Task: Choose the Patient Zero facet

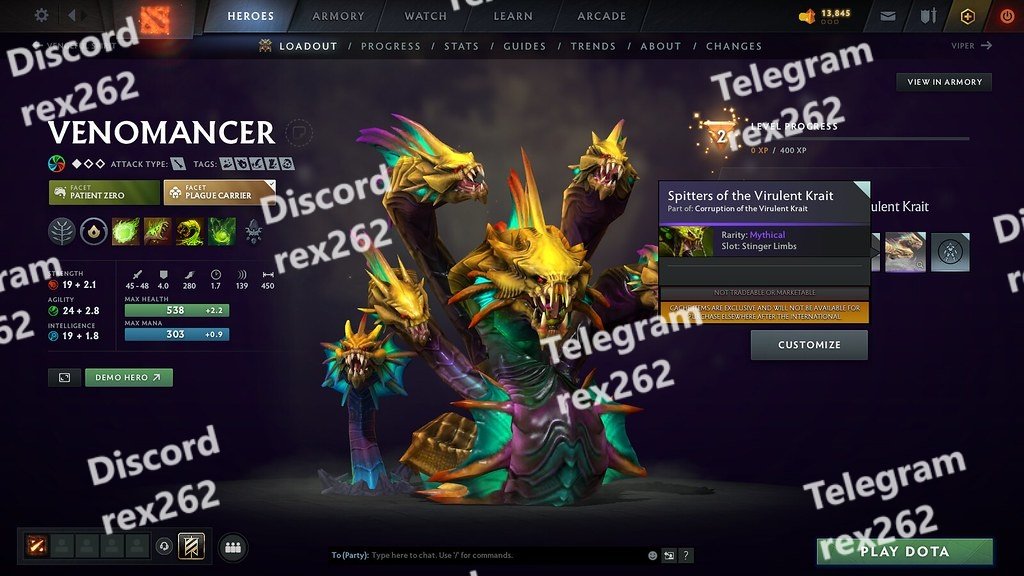Action: click(104, 192)
